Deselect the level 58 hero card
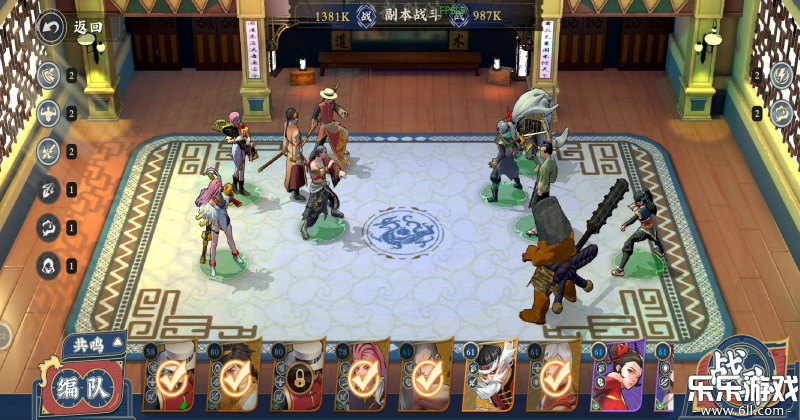The width and height of the screenshot is (800, 420). (168, 377)
